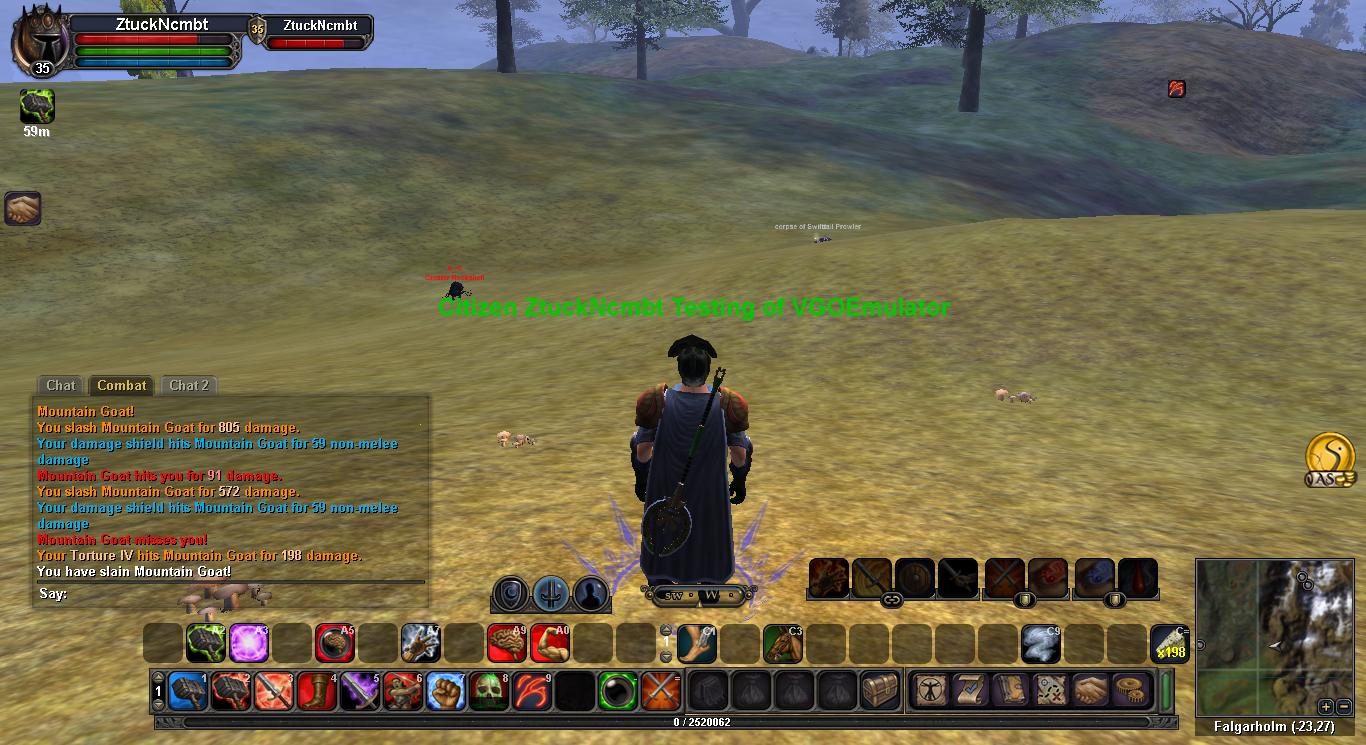Use the blue glowing fist ability
The width and height of the screenshot is (1366, 745).
point(446,690)
